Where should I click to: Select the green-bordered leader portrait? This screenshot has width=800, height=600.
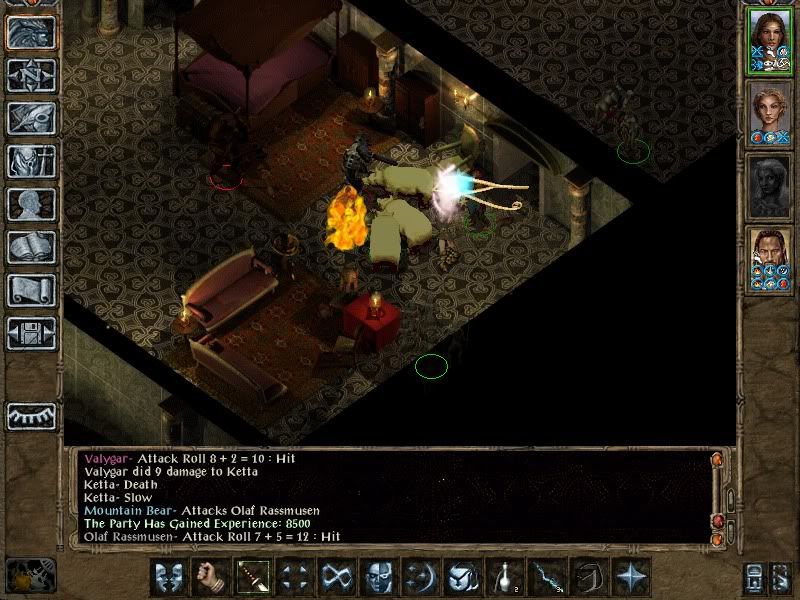[769, 40]
